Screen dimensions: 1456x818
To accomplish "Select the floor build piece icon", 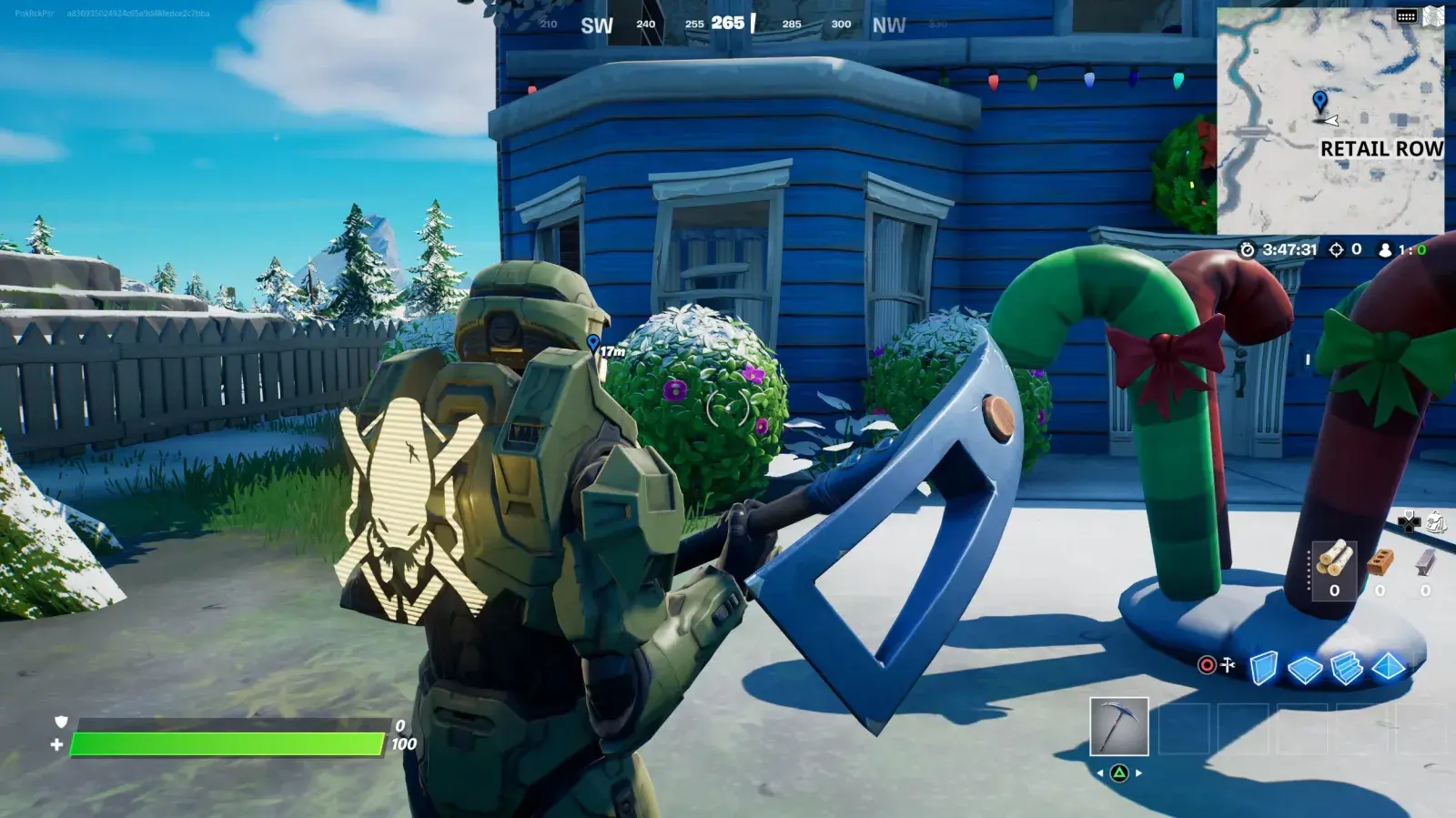I will click(1305, 667).
